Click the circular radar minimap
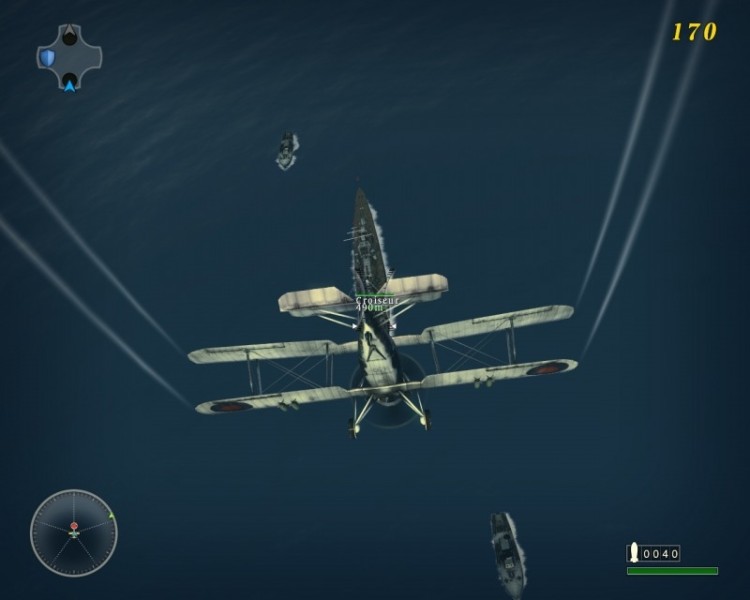 [x=73, y=532]
